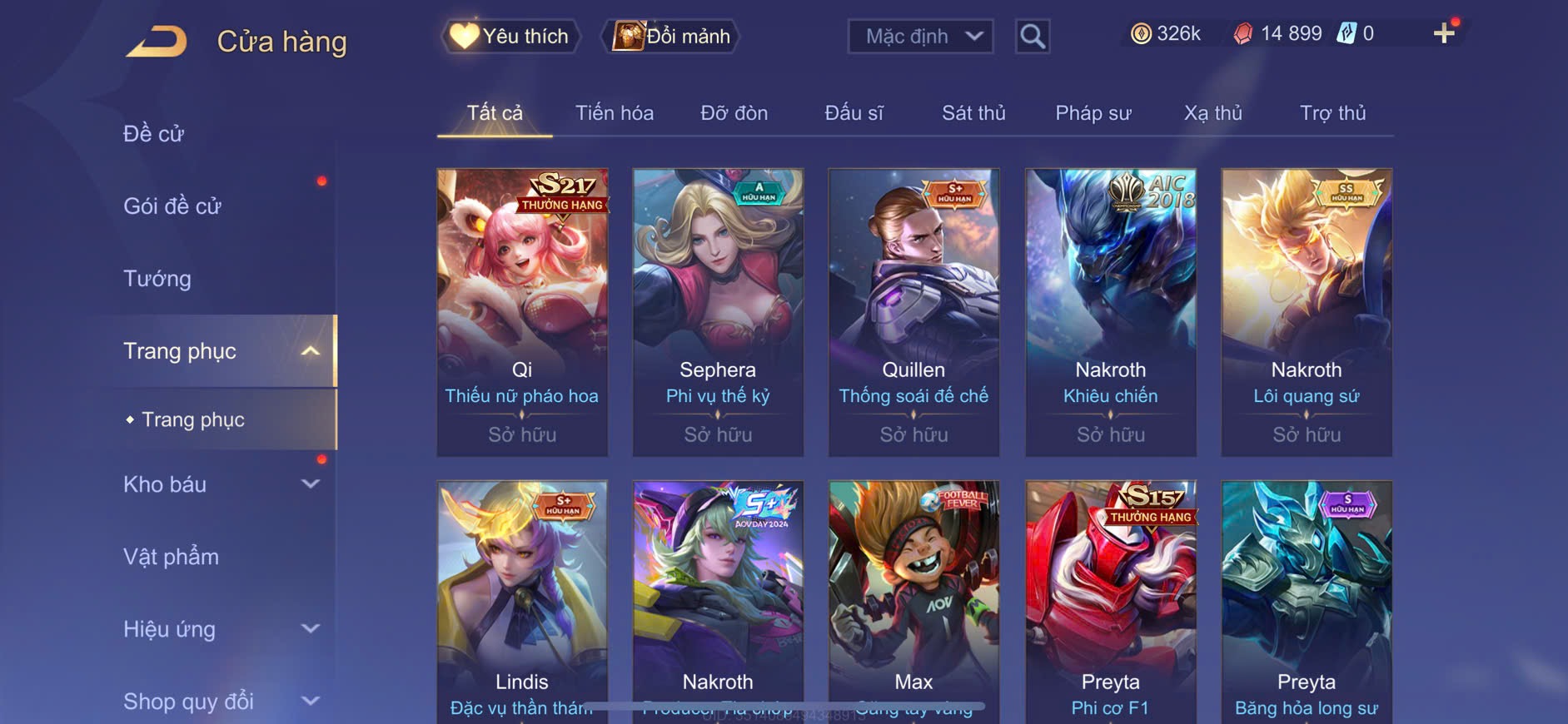Choose the Pháp sư tab
This screenshot has width=1568, height=724.
pyautogui.click(x=1093, y=113)
